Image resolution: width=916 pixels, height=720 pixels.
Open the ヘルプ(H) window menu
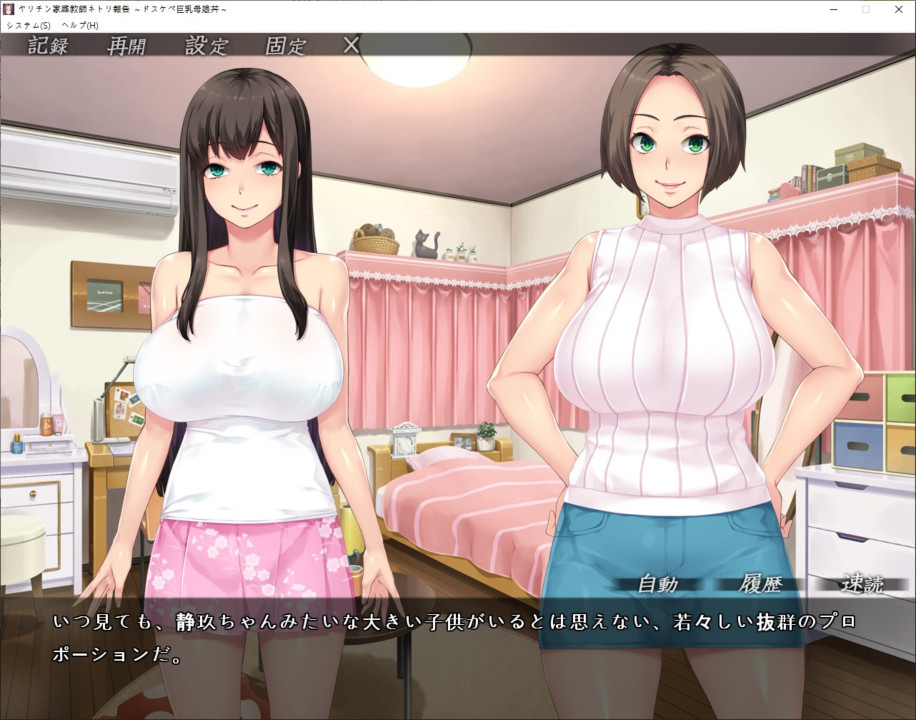(79, 24)
